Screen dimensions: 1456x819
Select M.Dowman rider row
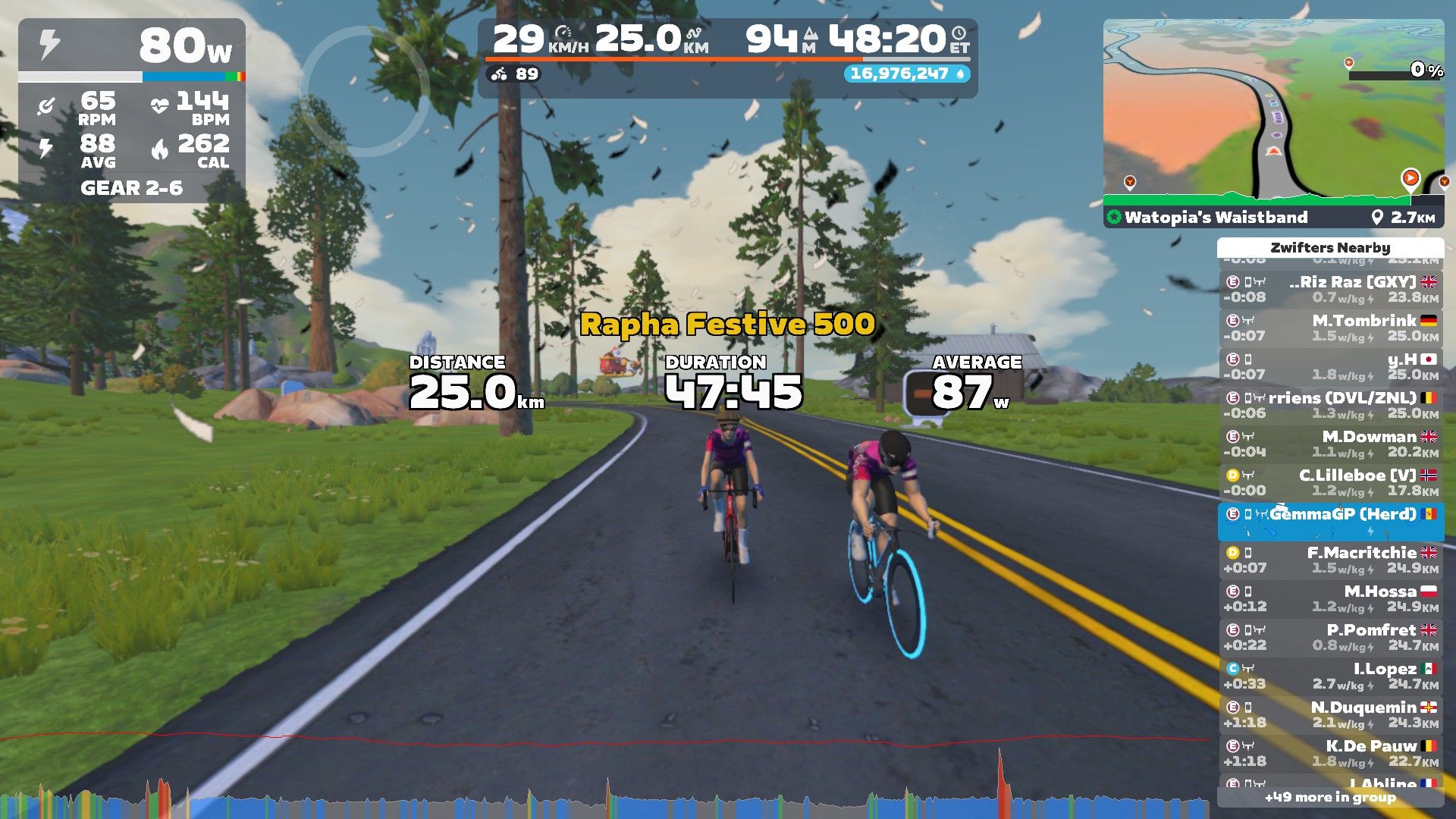point(1331,444)
